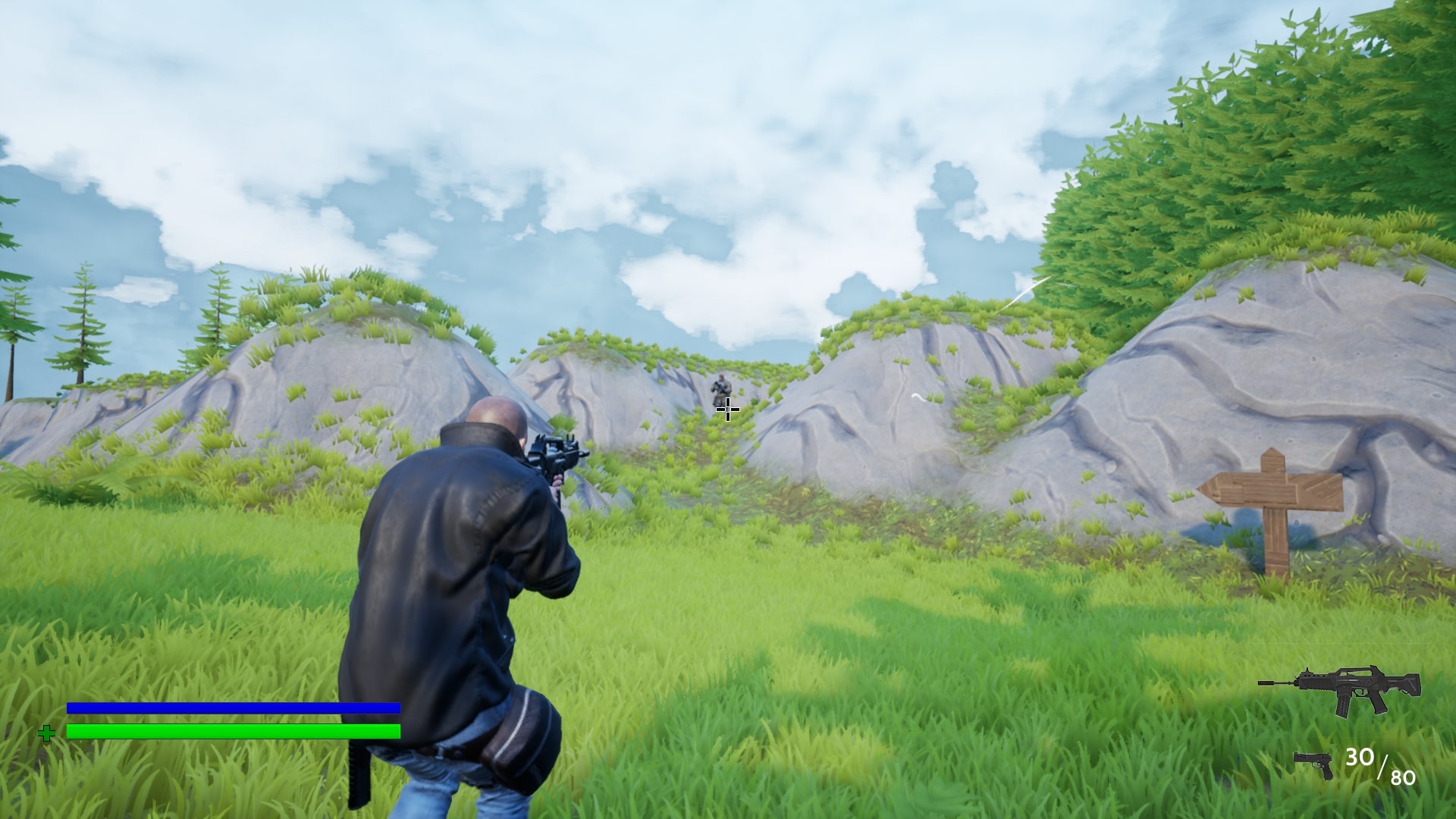This screenshot has width=1456, height=819.
Task: Click the pistol icon's grip
Action: (1327, 773)
